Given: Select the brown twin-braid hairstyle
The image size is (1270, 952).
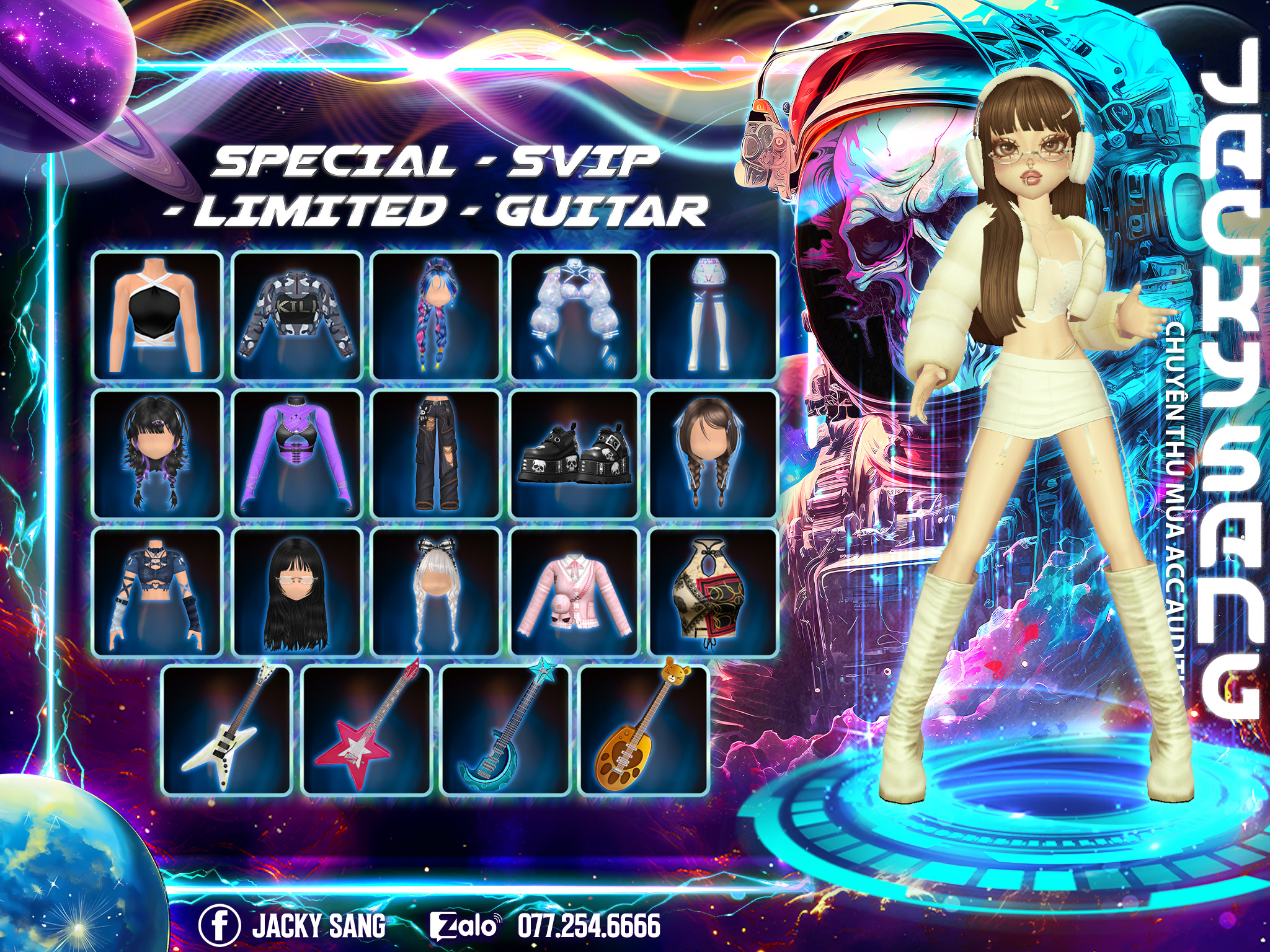Looking at the screenshot, I should pyautogui.click(x=713, y=454).
